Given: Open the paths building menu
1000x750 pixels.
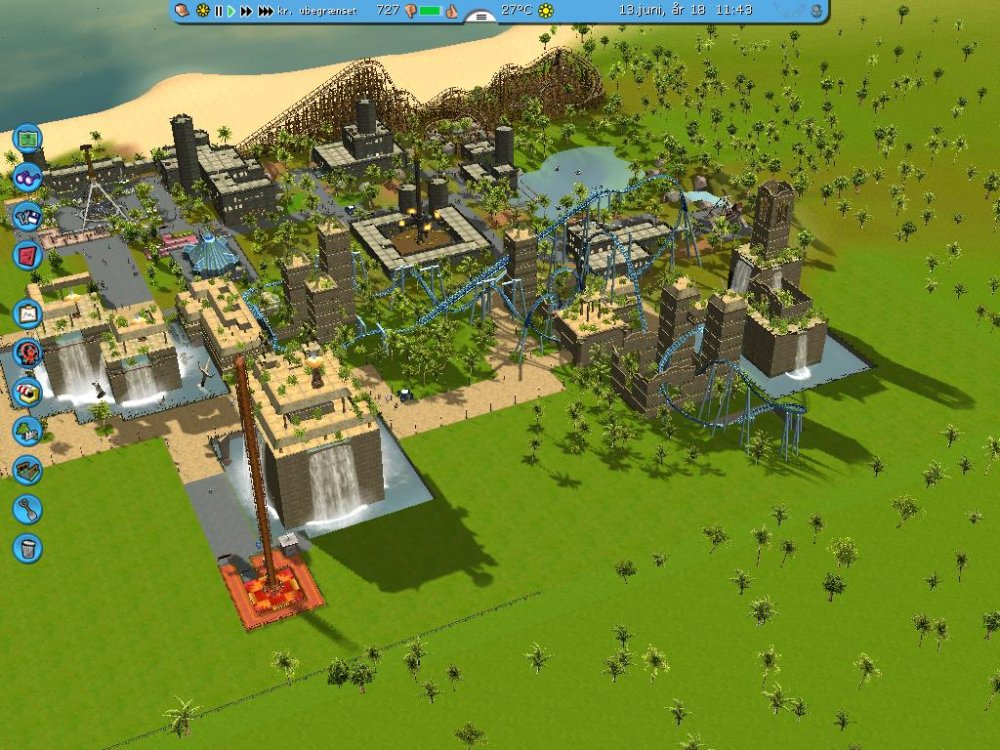Looking at the screenshot, I should 27,469.
